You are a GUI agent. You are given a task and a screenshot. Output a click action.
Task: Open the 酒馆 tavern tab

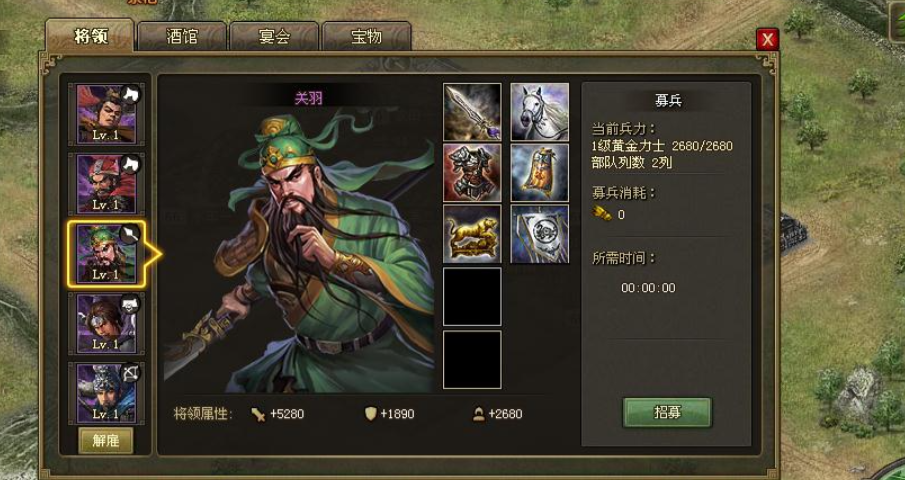(x=182, y=37)
